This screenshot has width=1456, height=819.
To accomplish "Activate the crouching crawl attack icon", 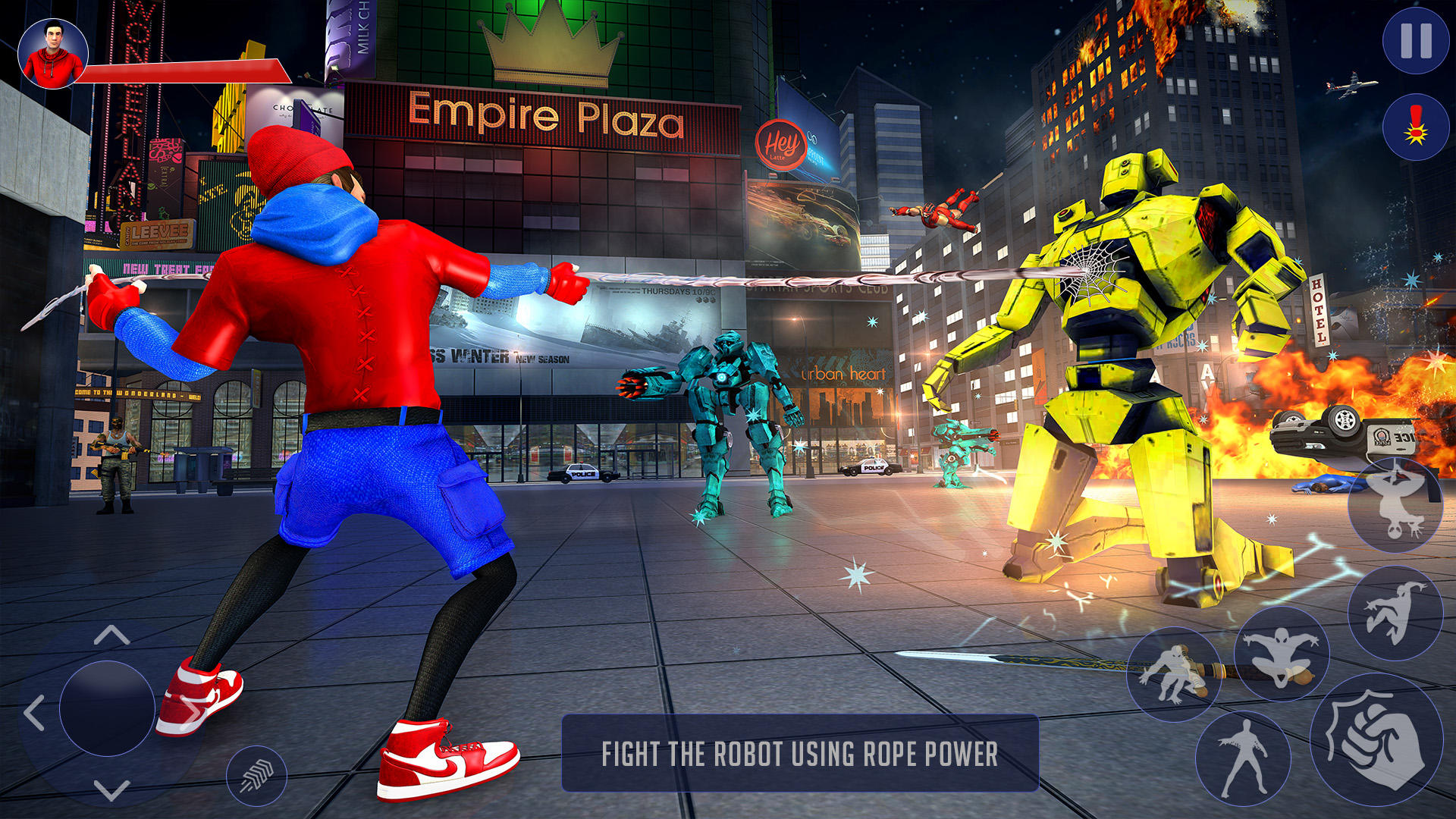I will [1177, 675].
